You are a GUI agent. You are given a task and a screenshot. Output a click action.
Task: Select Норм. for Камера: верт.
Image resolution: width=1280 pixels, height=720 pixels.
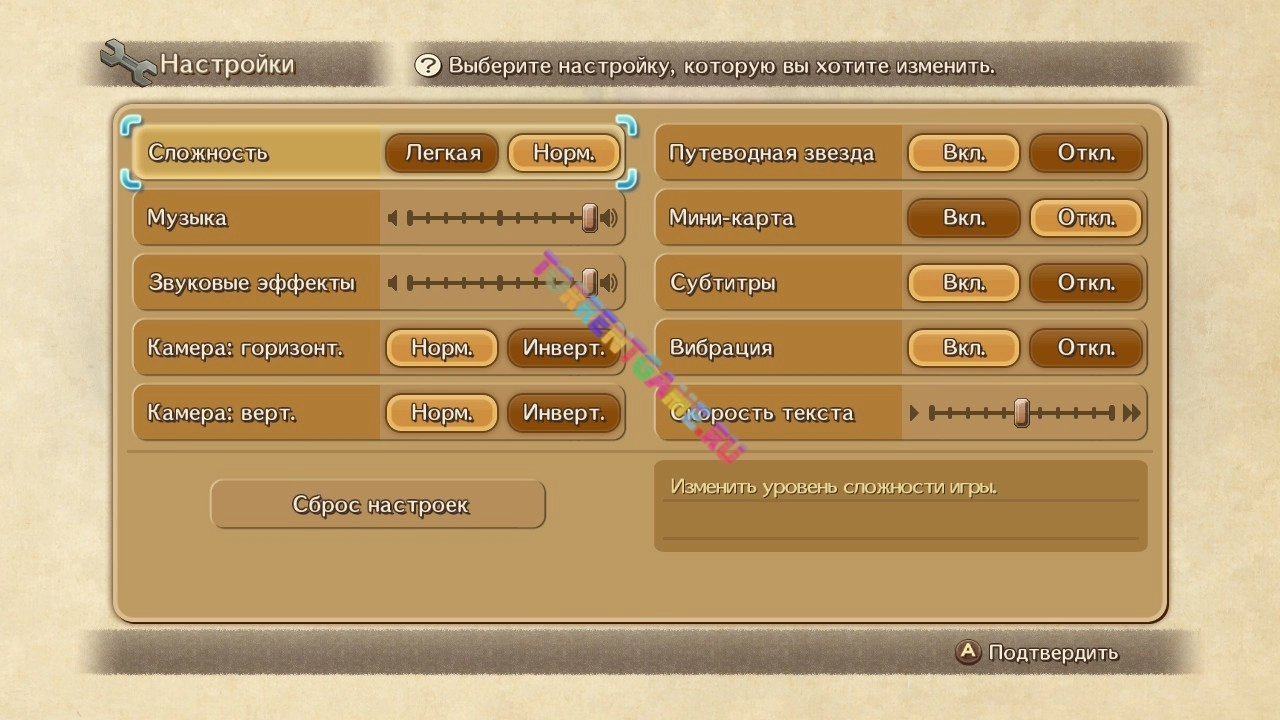pos(442,413)
